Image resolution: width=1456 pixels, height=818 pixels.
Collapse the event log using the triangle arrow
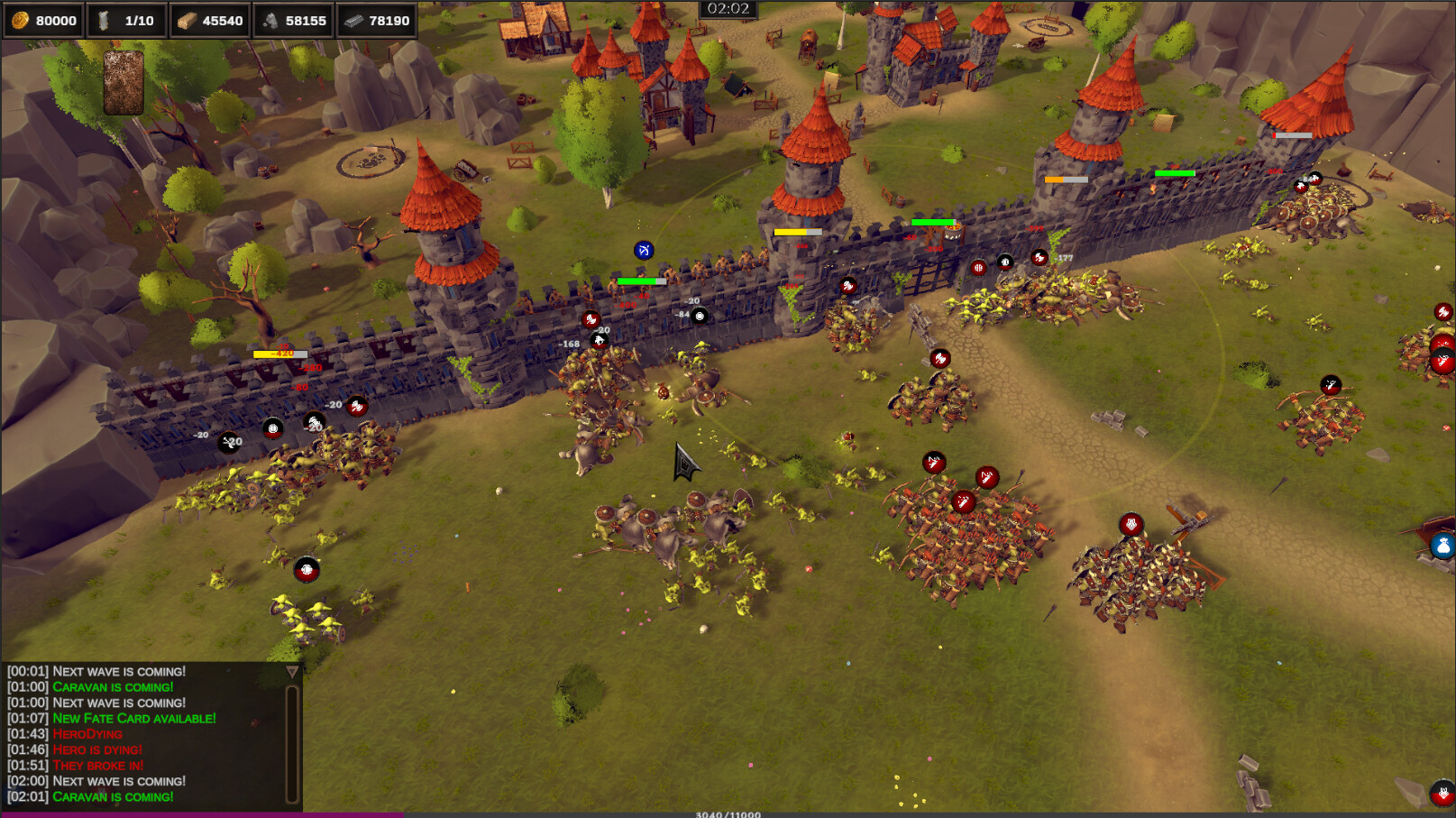pos(293,671)
